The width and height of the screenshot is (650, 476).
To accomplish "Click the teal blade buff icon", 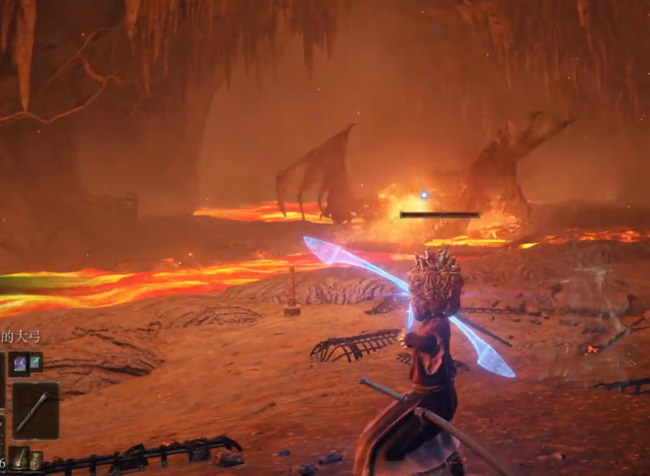I will [x=35, y=363].
